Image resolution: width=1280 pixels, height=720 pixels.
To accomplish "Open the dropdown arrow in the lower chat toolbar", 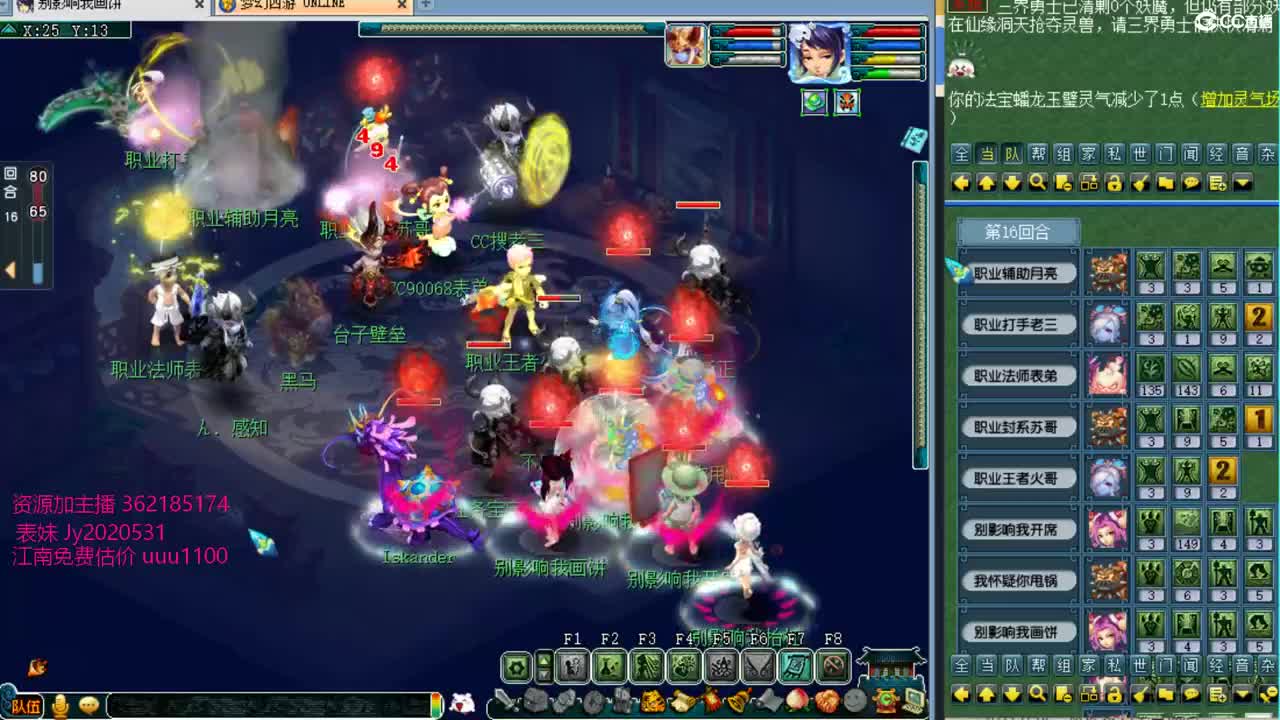I will pos(1243,693).
